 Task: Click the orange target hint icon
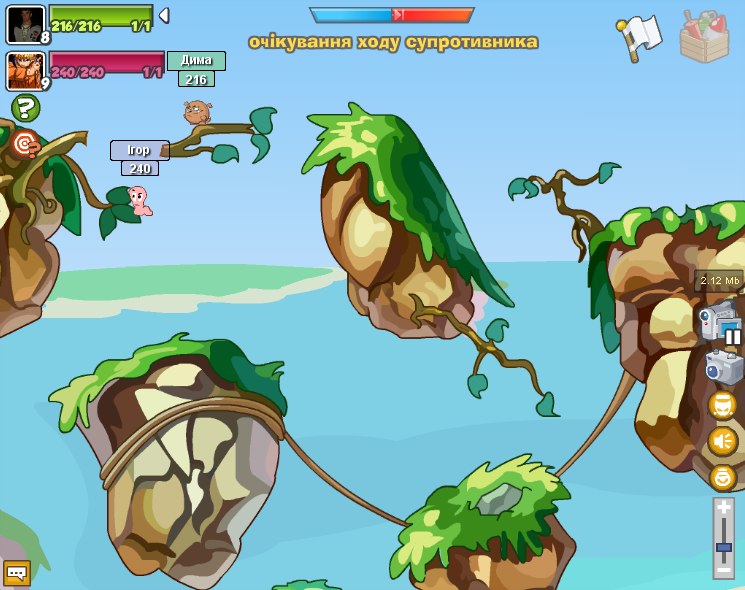[26, 144]
